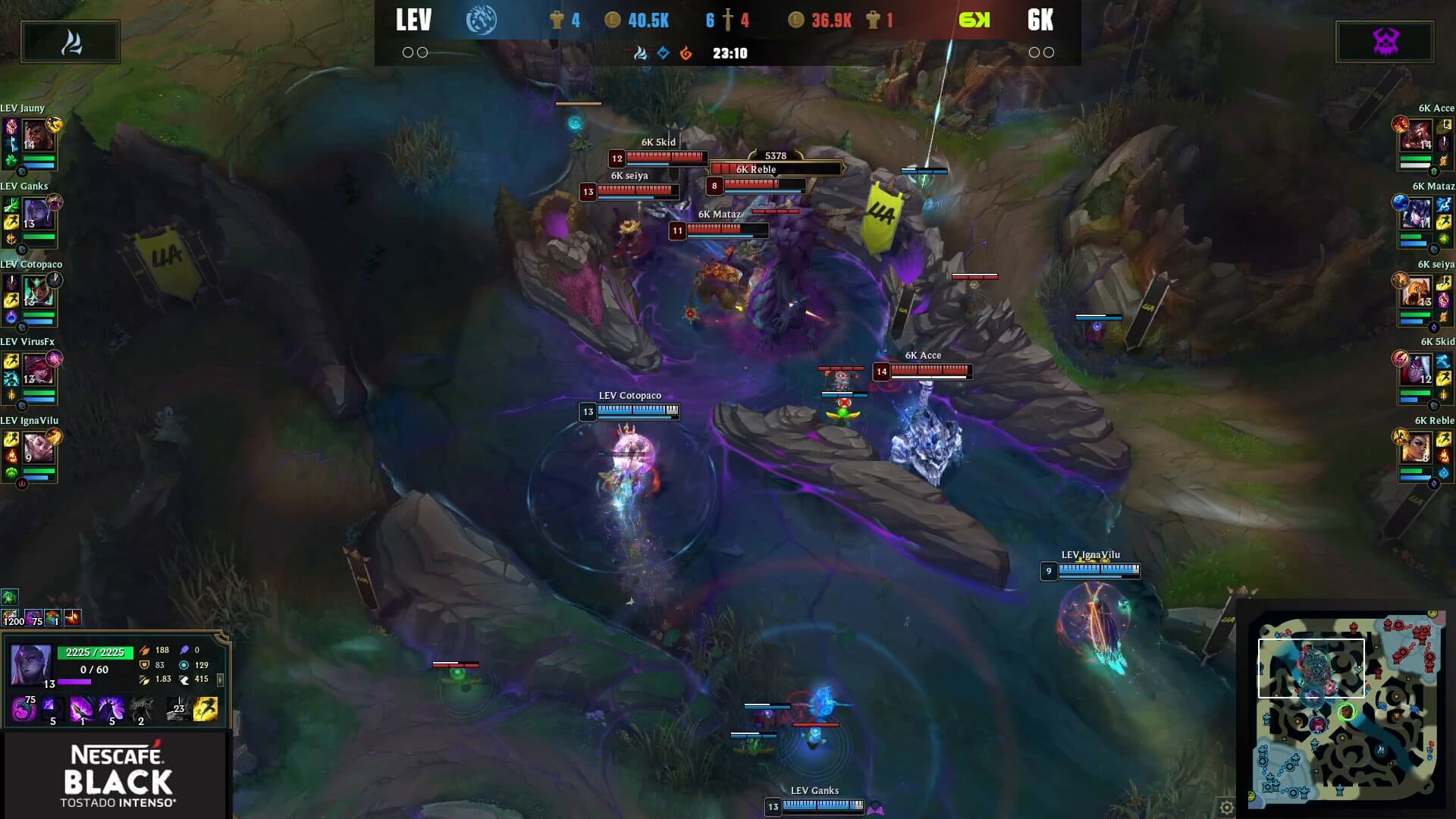Select LEV Jauny's portrait in the team list
The height and width of the screenshot is (819, 1456).
point(38,136)
